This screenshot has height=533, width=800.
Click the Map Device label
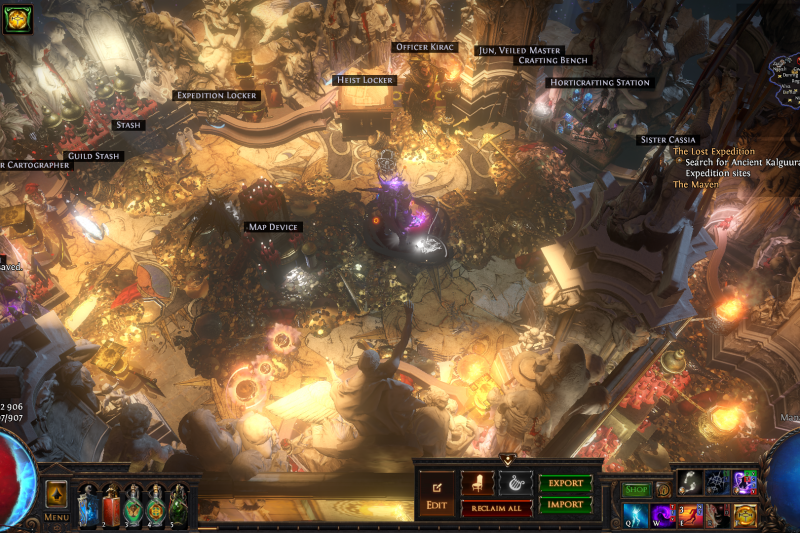pyautogui.click(x=273, y=227)
